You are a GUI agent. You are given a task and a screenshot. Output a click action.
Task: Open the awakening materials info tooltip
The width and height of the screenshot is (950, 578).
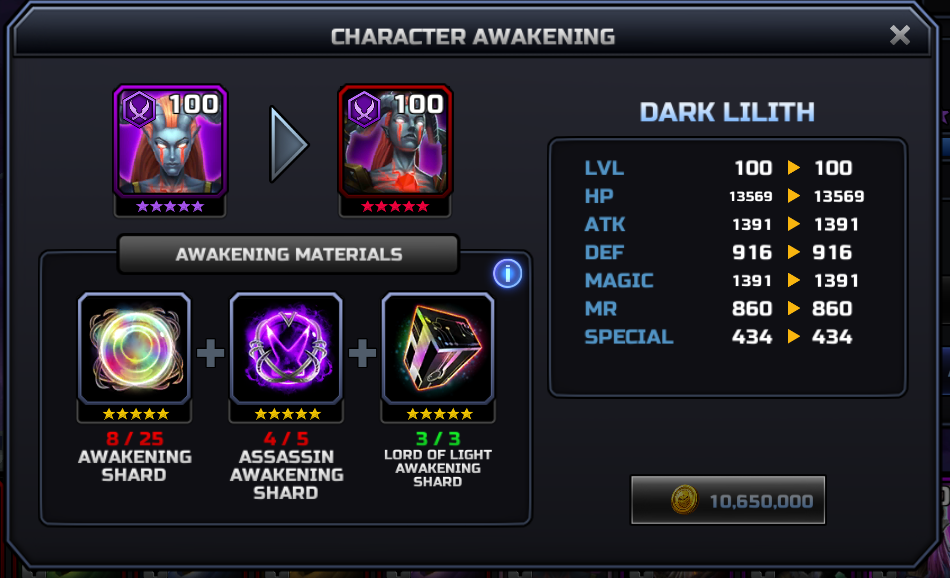point(507,272)
